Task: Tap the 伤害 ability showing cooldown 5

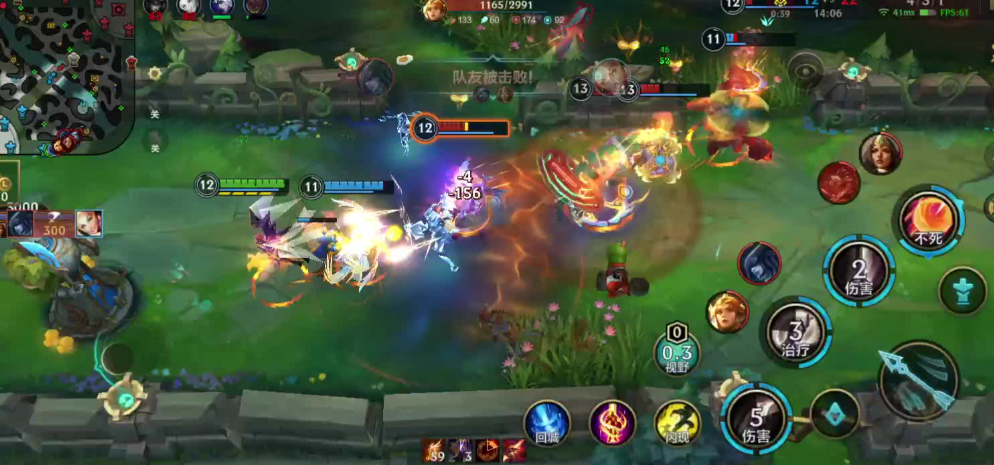Action: pyautogui.click(x=757, y=419)
